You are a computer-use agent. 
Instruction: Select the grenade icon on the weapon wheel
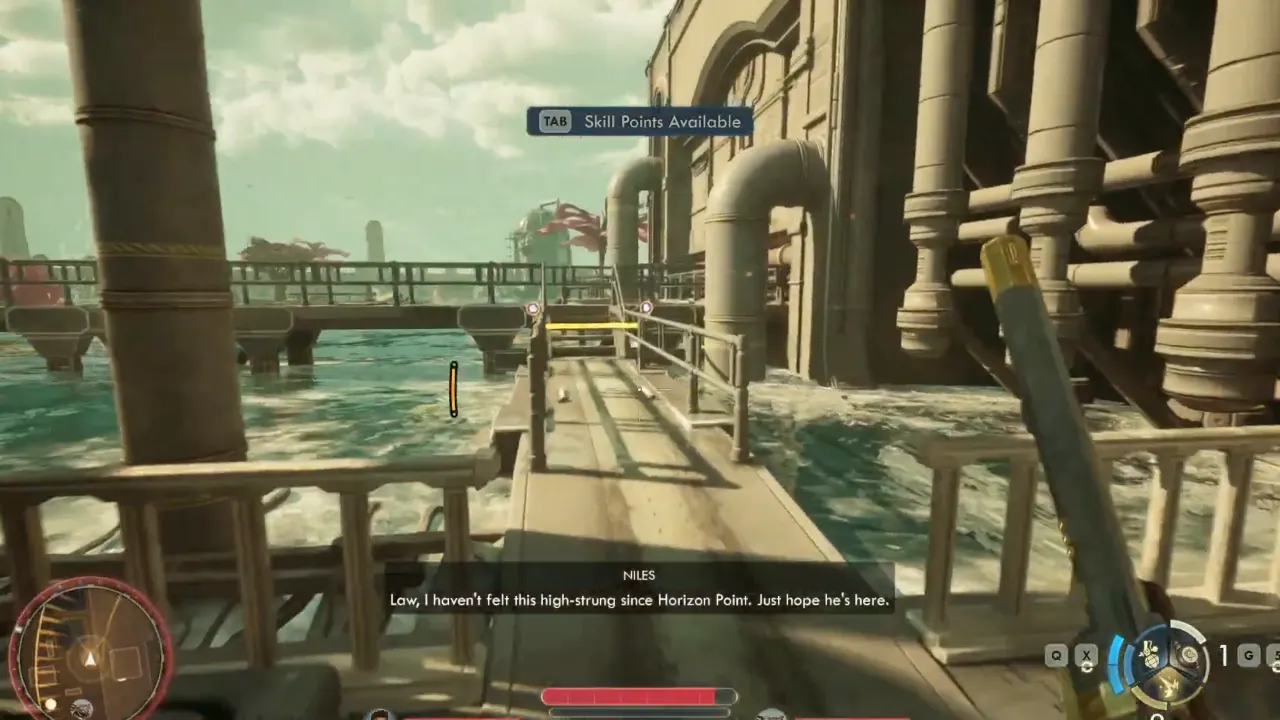pyautogui.click(x=1149, y=655)
